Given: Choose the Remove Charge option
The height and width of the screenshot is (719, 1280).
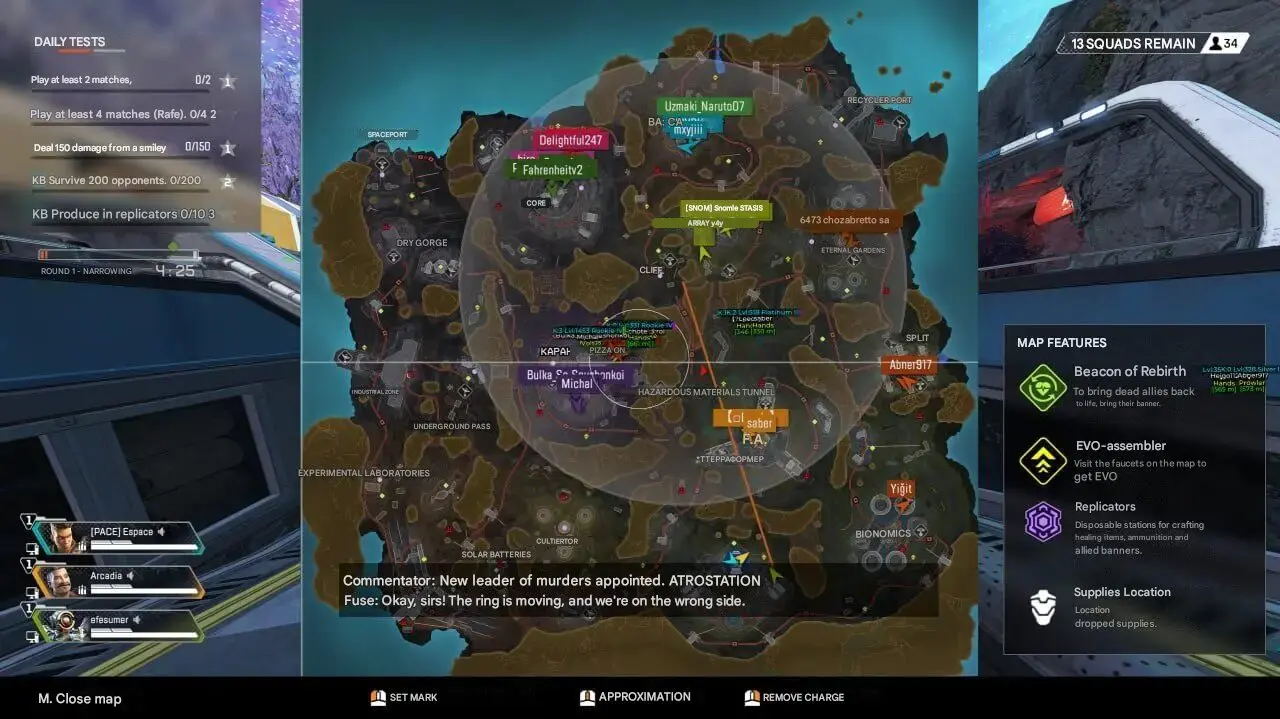Looking at the screenshot, I should coord(794,697).
